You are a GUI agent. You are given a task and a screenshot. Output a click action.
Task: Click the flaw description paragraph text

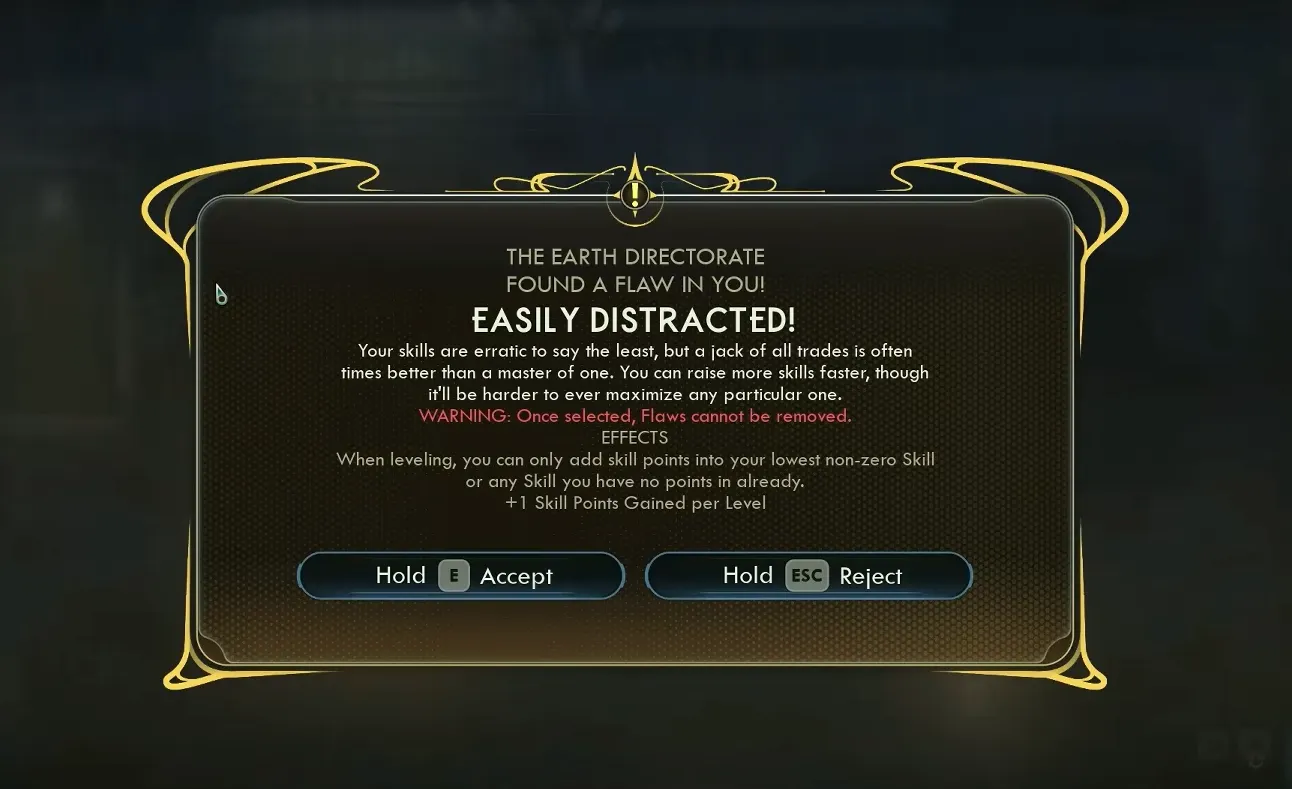(636, 372)
